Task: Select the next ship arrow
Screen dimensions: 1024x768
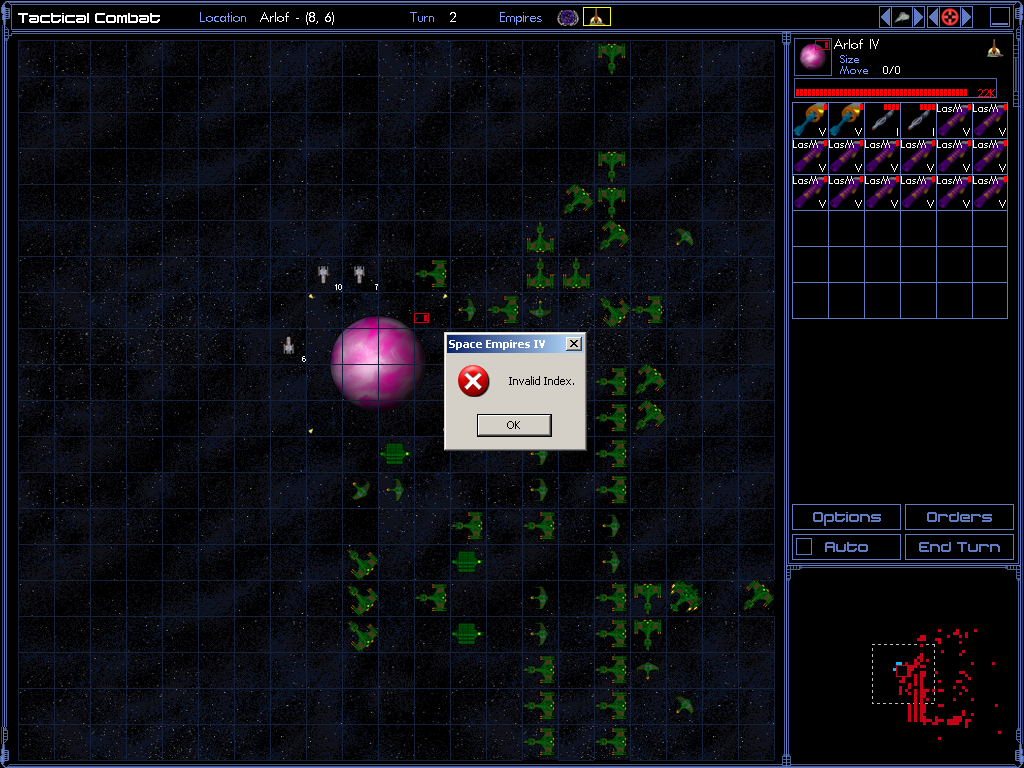Action: [918, 17]
